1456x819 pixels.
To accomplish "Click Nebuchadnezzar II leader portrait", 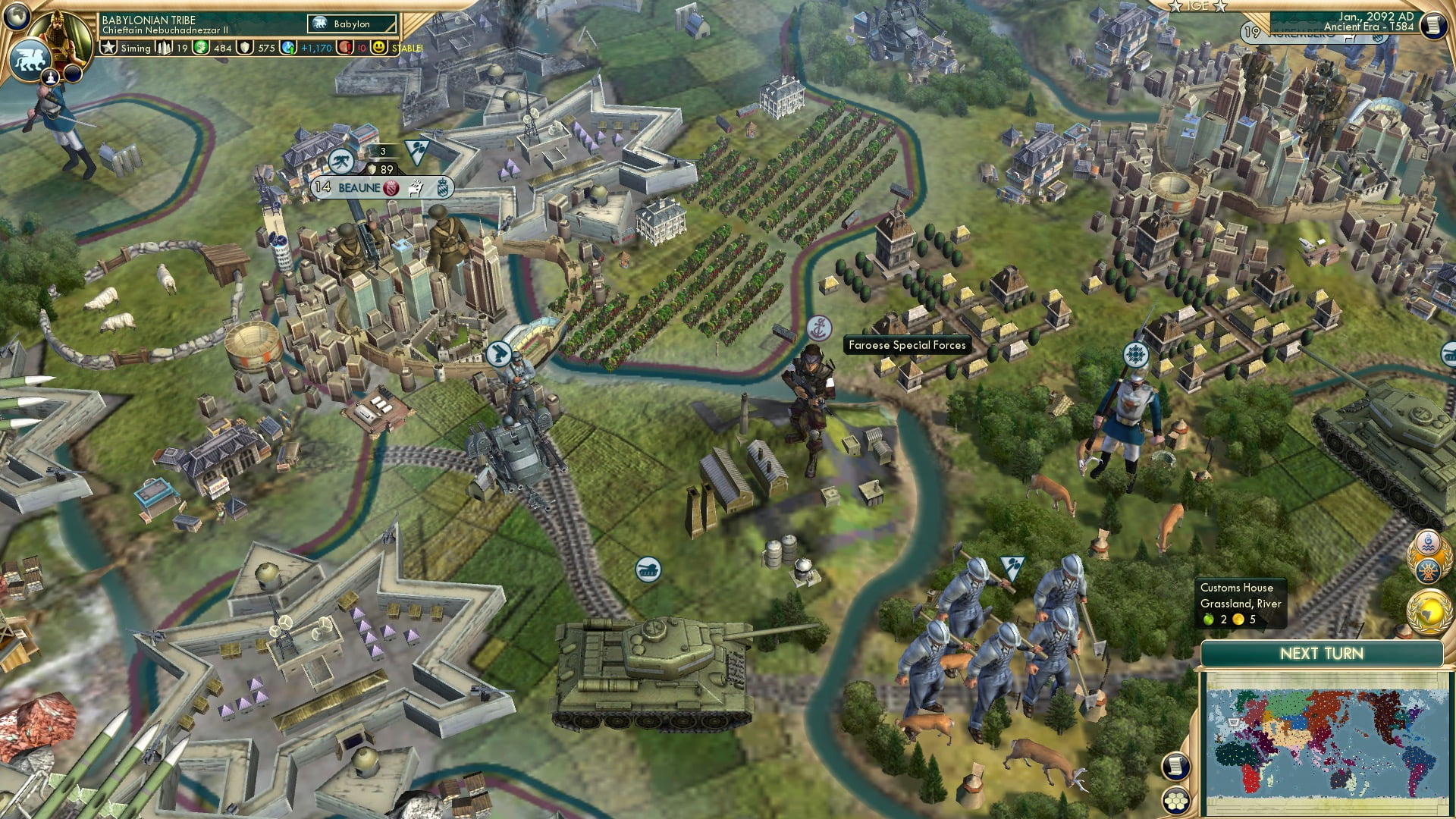I will (59, 34).
